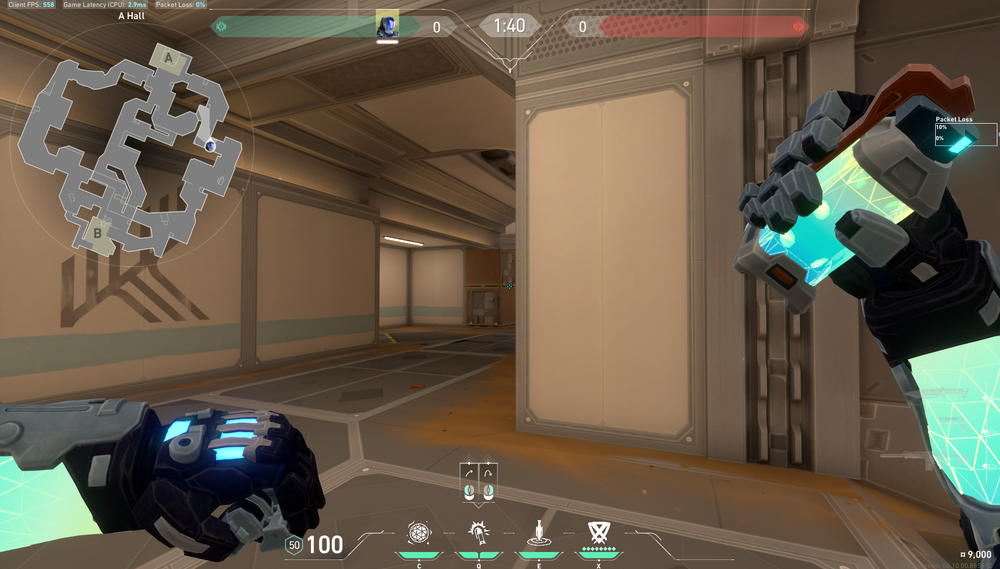Viewport: 1000px width, 569px height.
Task: Click the red team emblem on the score bar
Action: coord(797,27)
